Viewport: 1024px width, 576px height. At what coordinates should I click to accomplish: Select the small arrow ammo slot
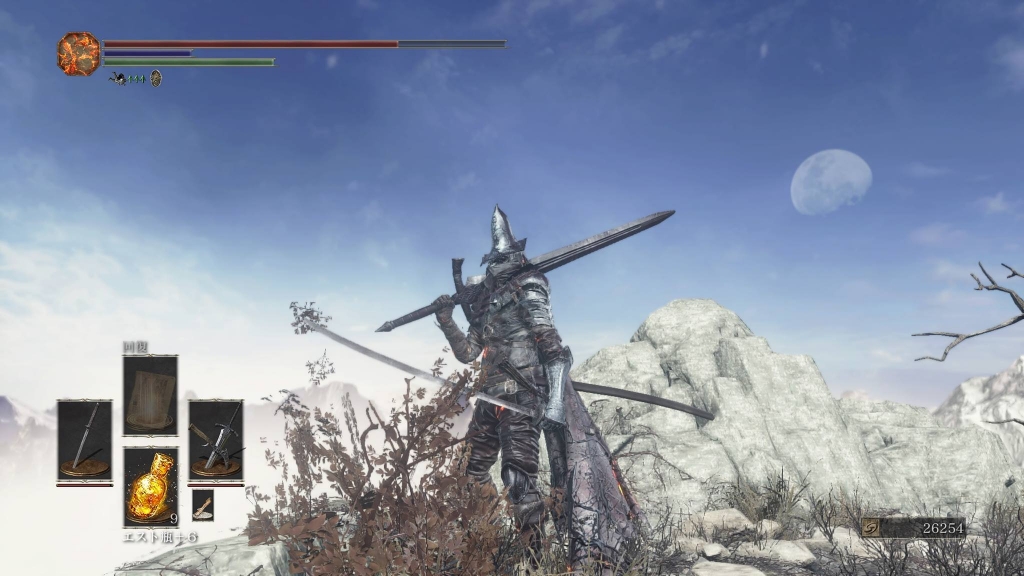tap(203, 503)
